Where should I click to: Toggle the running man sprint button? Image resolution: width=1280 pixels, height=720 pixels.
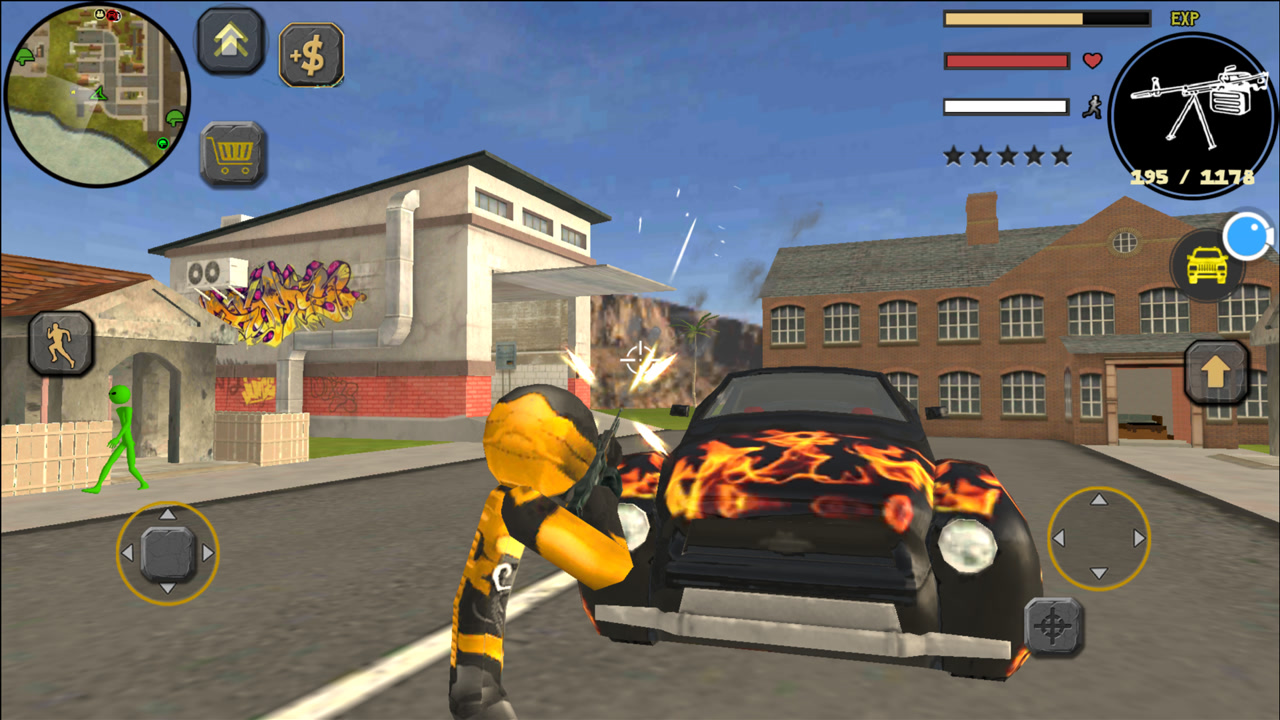[61, 343]
